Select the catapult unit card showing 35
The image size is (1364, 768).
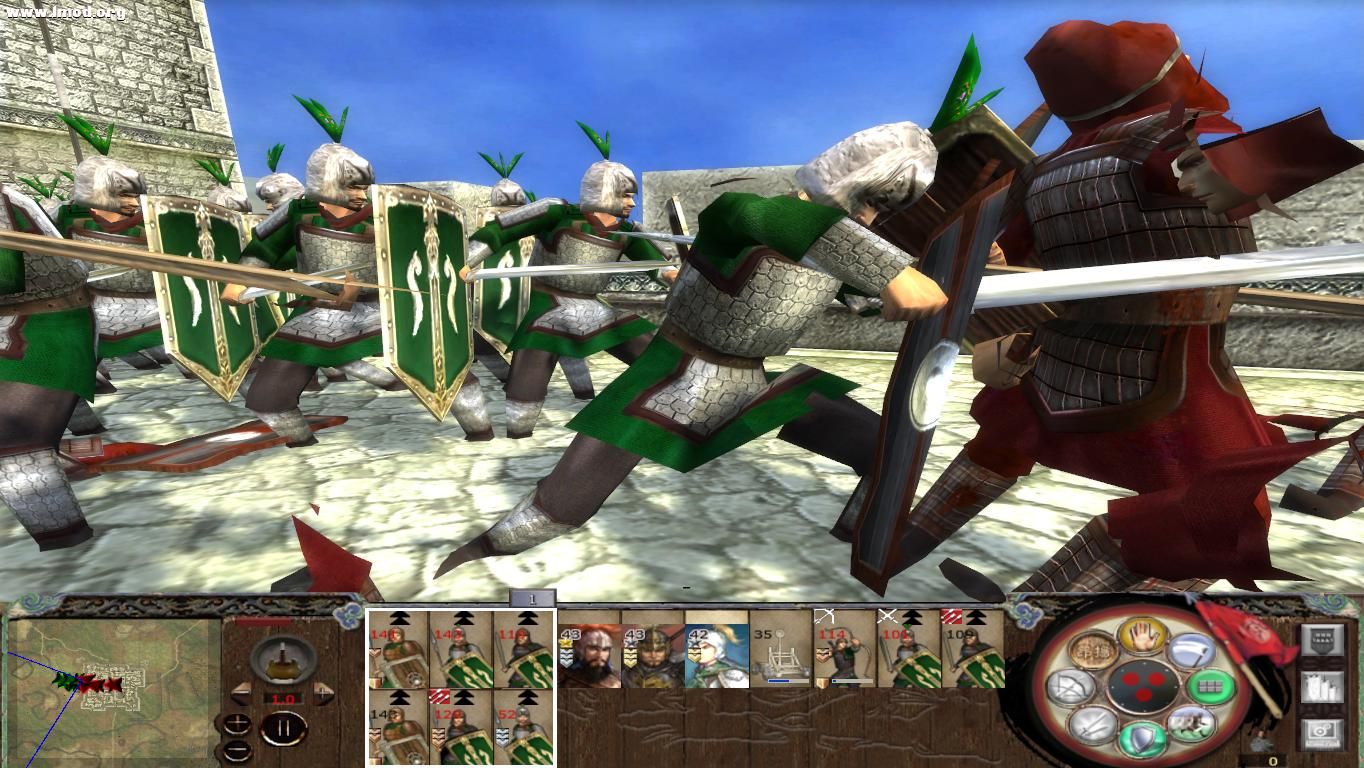click(x=781, y=652)
